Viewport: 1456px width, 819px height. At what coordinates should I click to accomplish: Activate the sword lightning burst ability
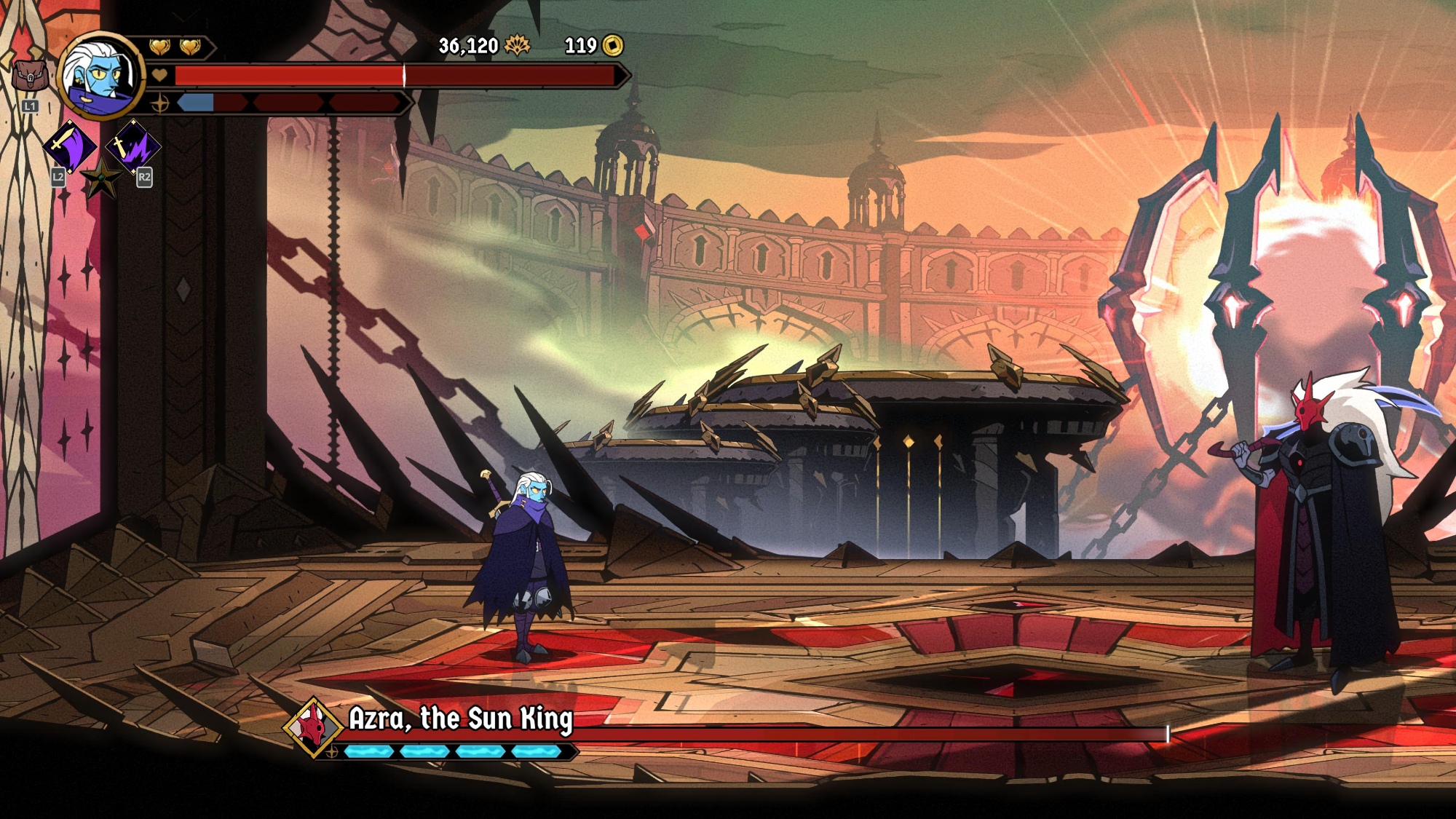(x=133, y=146)
